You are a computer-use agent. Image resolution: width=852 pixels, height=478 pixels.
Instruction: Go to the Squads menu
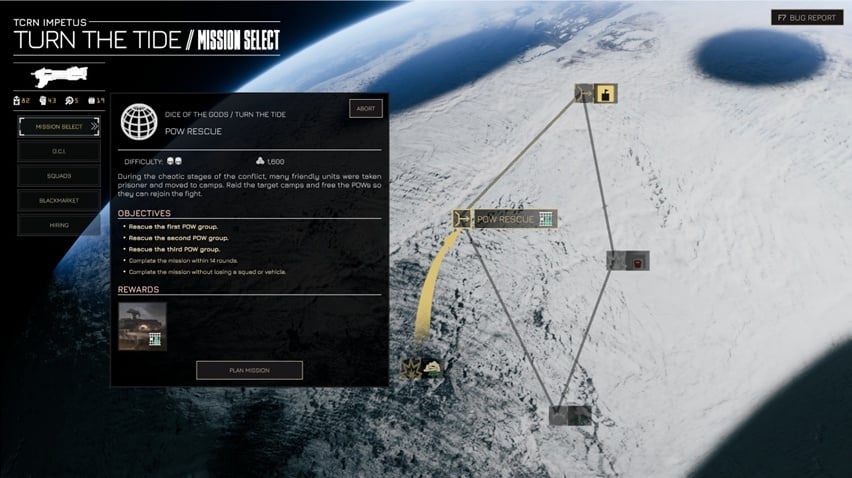click(x=58, y=176)
